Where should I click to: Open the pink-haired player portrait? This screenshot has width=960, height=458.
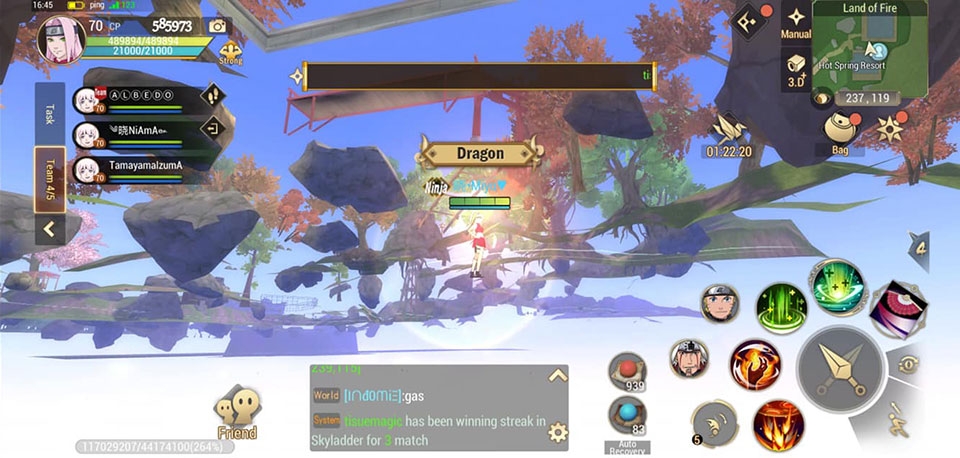(x=61, y=40)
